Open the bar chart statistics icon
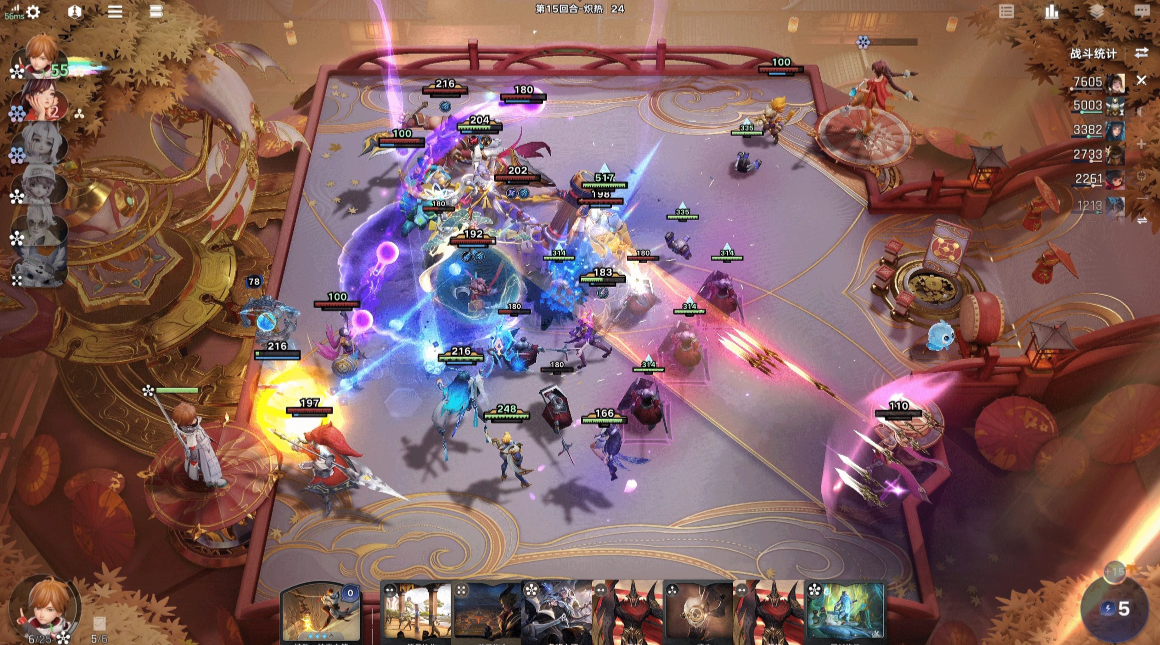 pyautogui.click(x=1051, y=11)
